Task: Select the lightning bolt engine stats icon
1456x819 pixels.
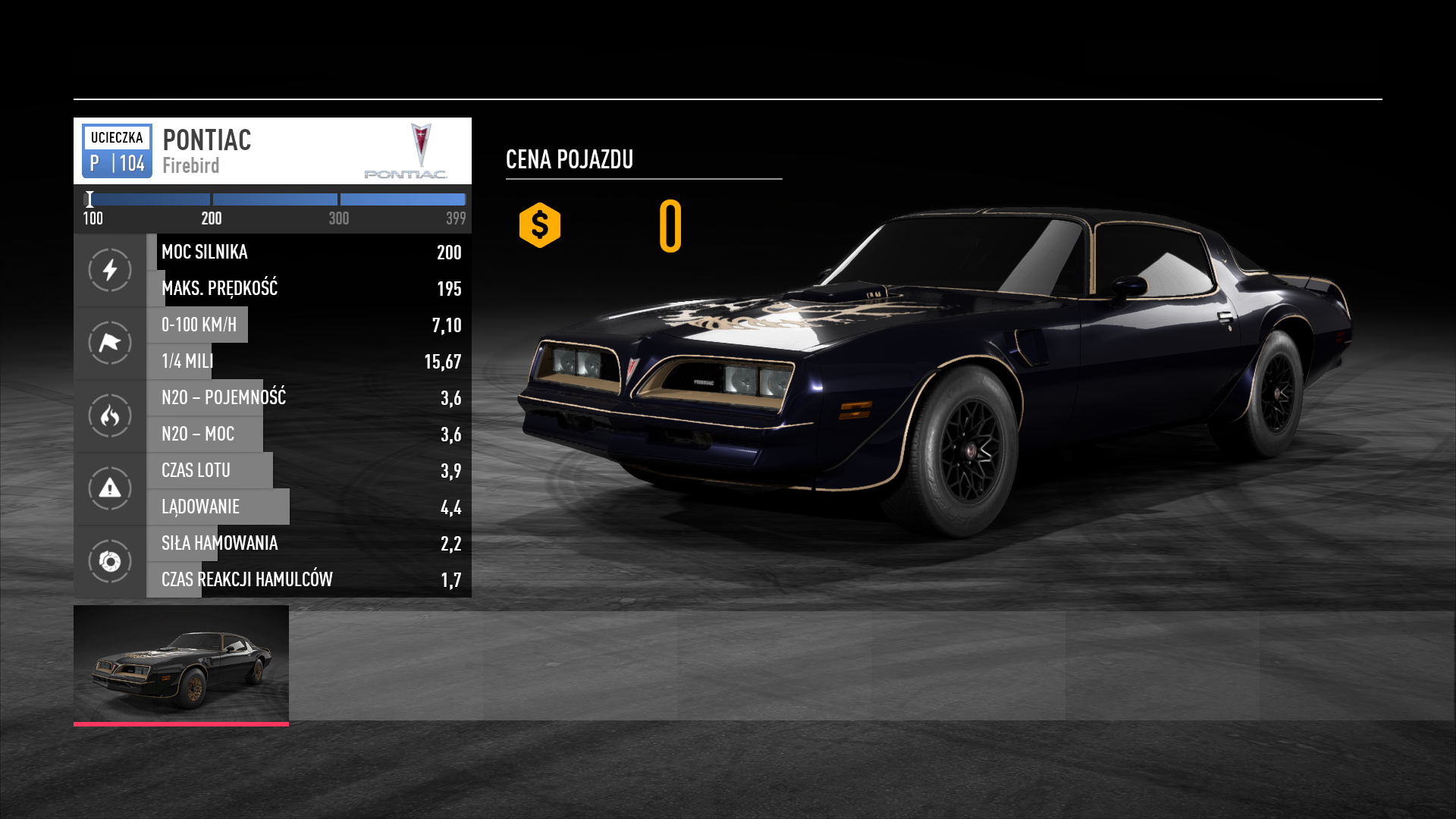Action: coord(110,270)
